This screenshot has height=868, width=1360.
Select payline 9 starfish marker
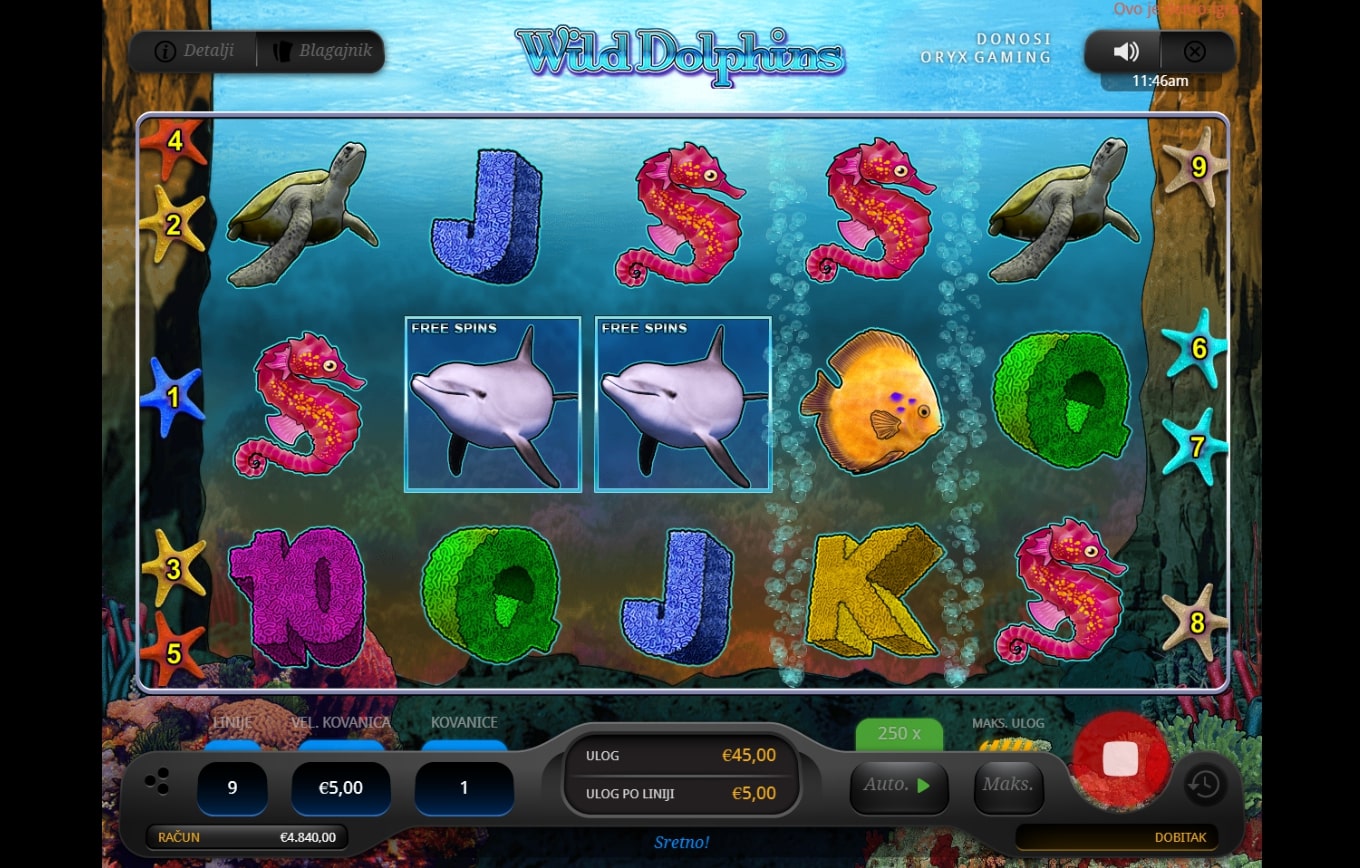pos(1197,167)
